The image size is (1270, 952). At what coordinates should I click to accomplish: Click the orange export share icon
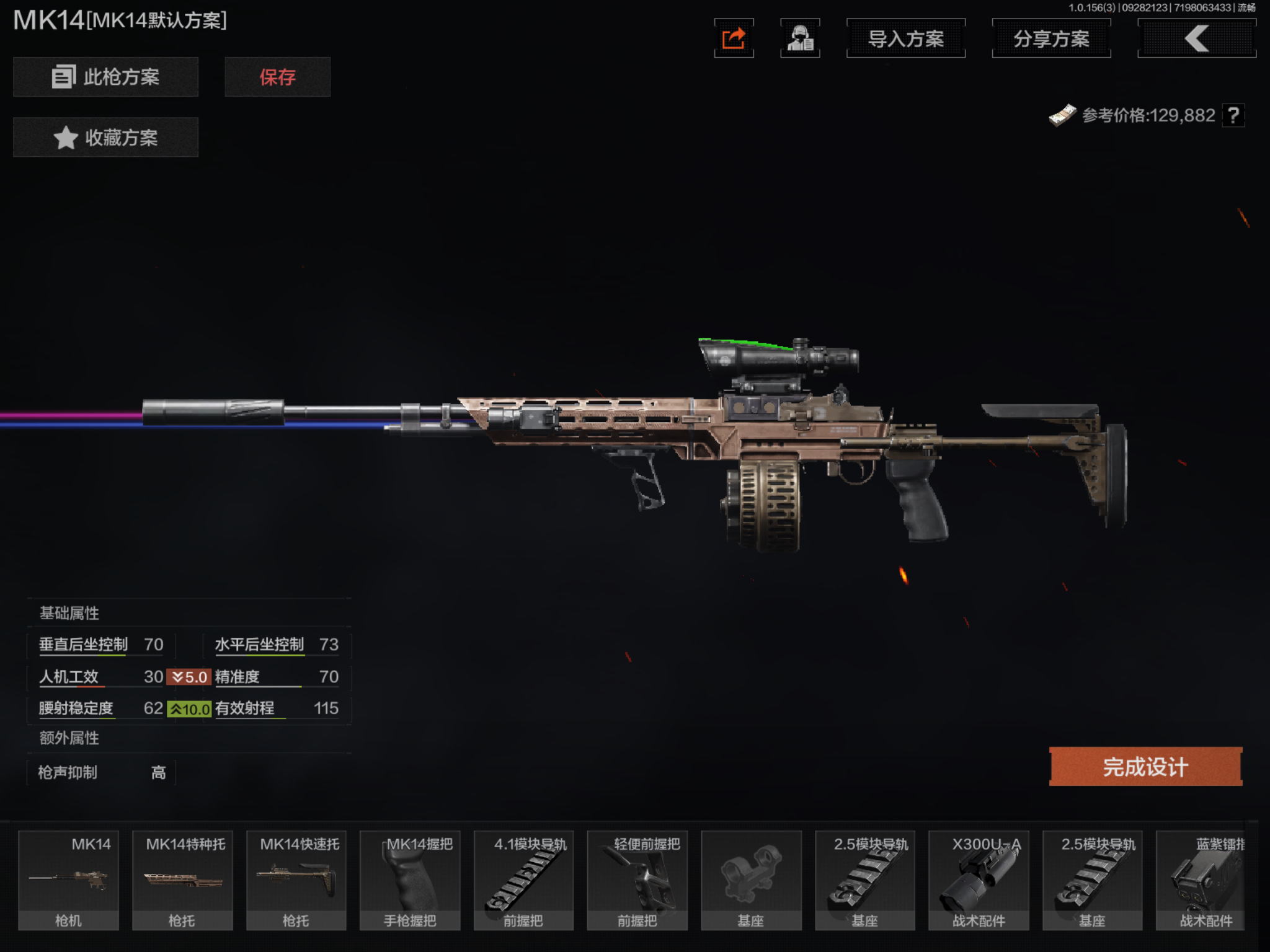click(x=734, y=38)
